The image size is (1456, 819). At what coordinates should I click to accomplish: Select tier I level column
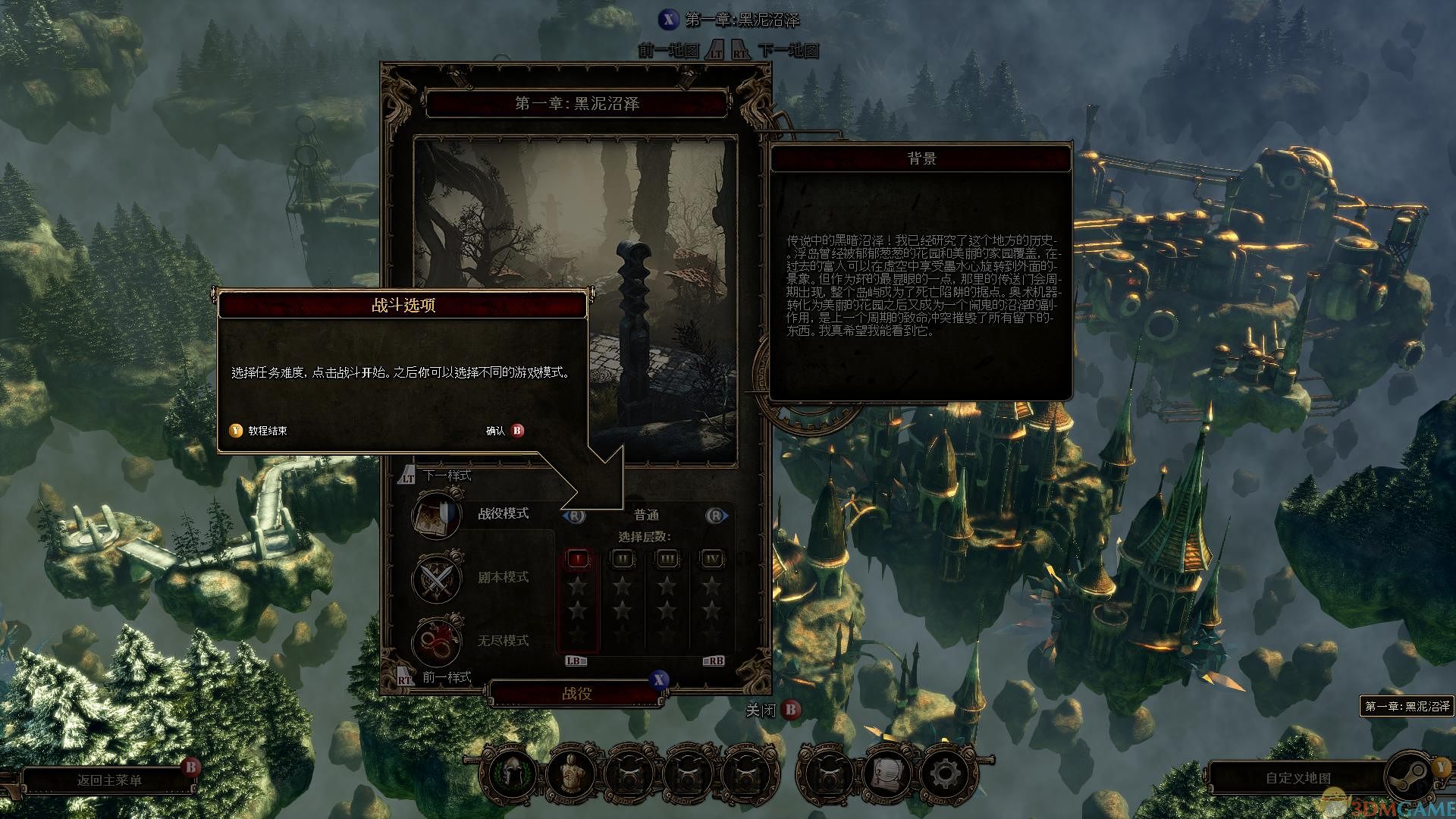pyautogui.click(x=578, y=560)
